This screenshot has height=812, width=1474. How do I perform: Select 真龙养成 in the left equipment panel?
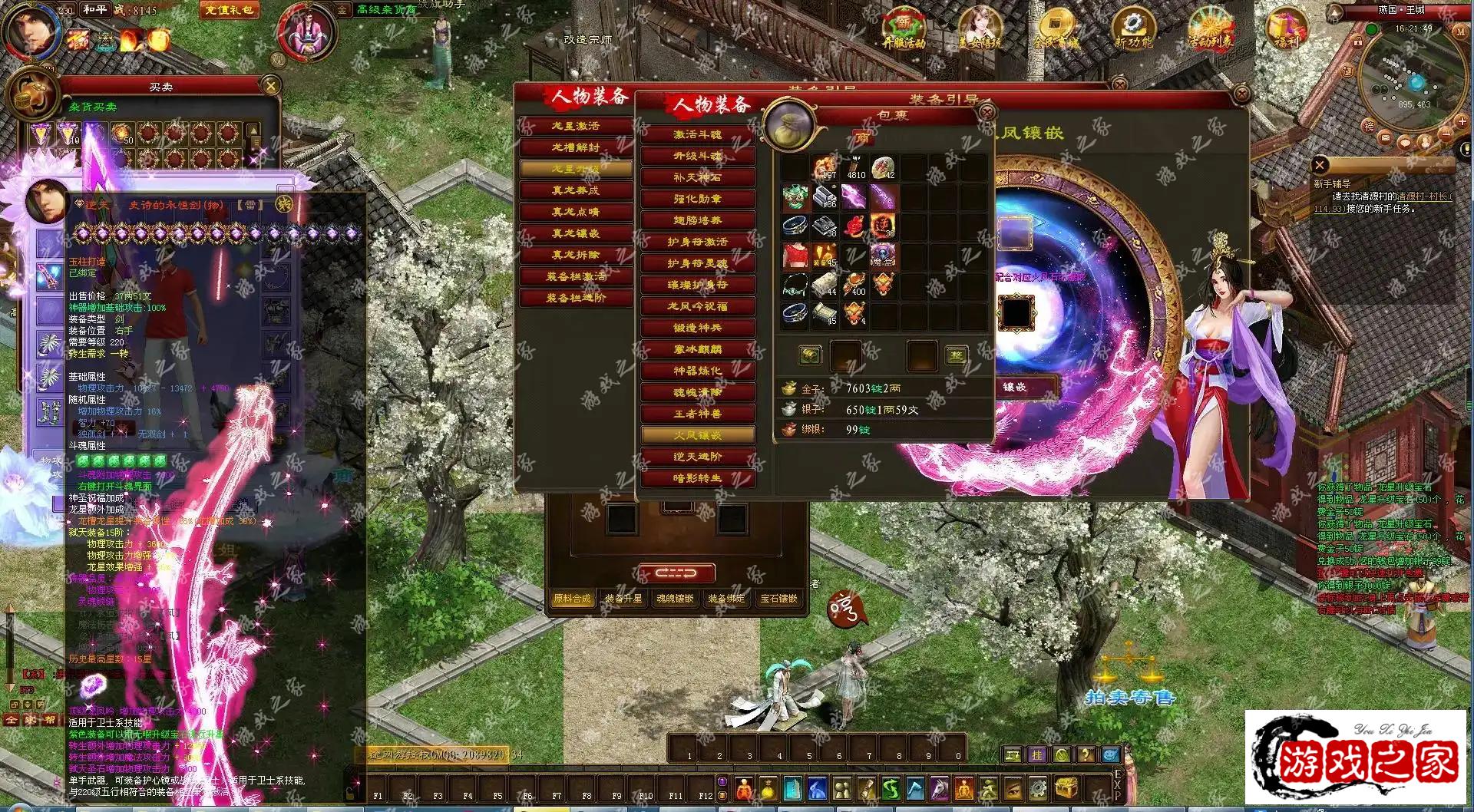[576, 190]
